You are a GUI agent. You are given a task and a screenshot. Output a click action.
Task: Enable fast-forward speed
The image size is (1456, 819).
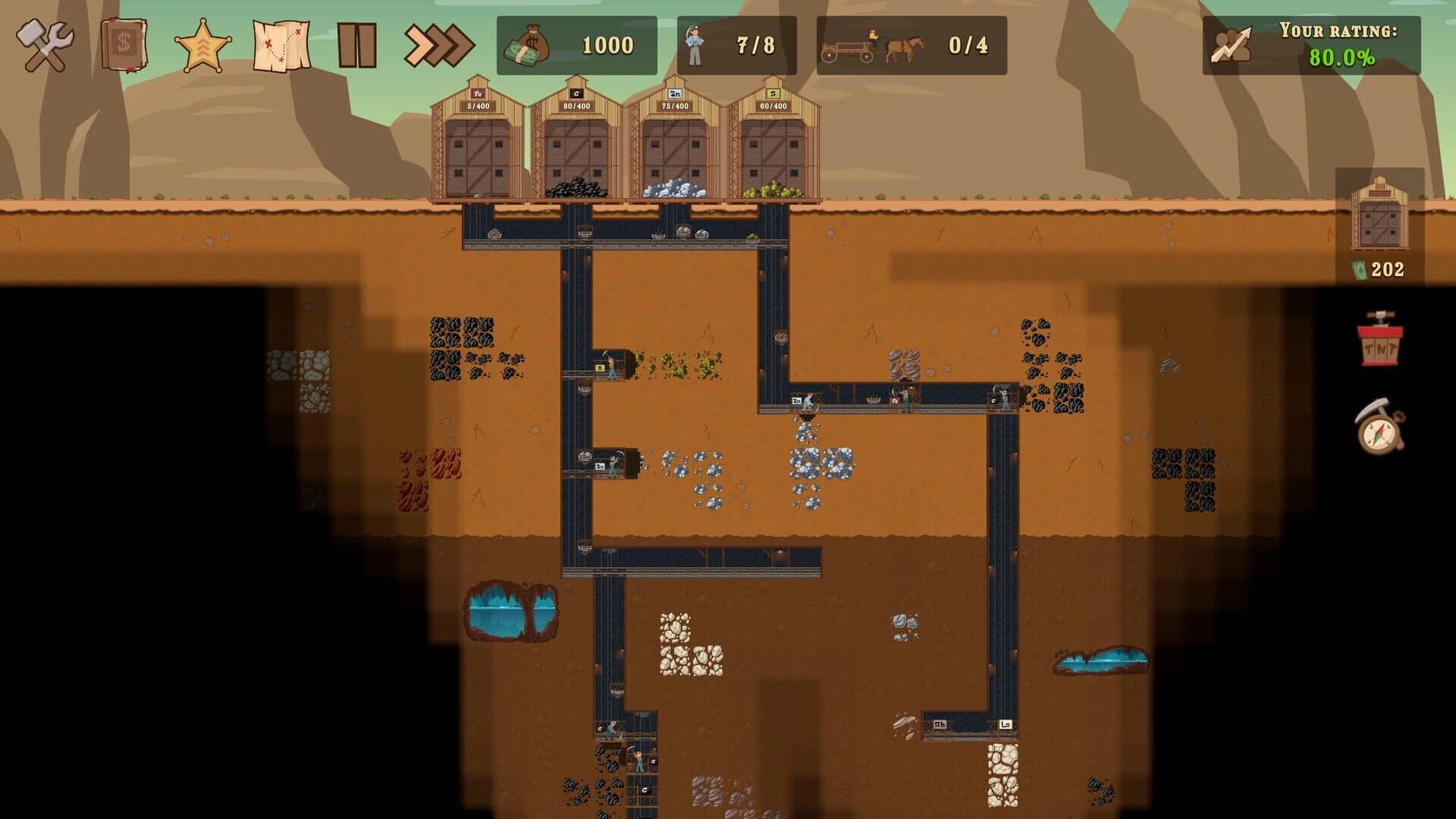(x=432, y=44)
